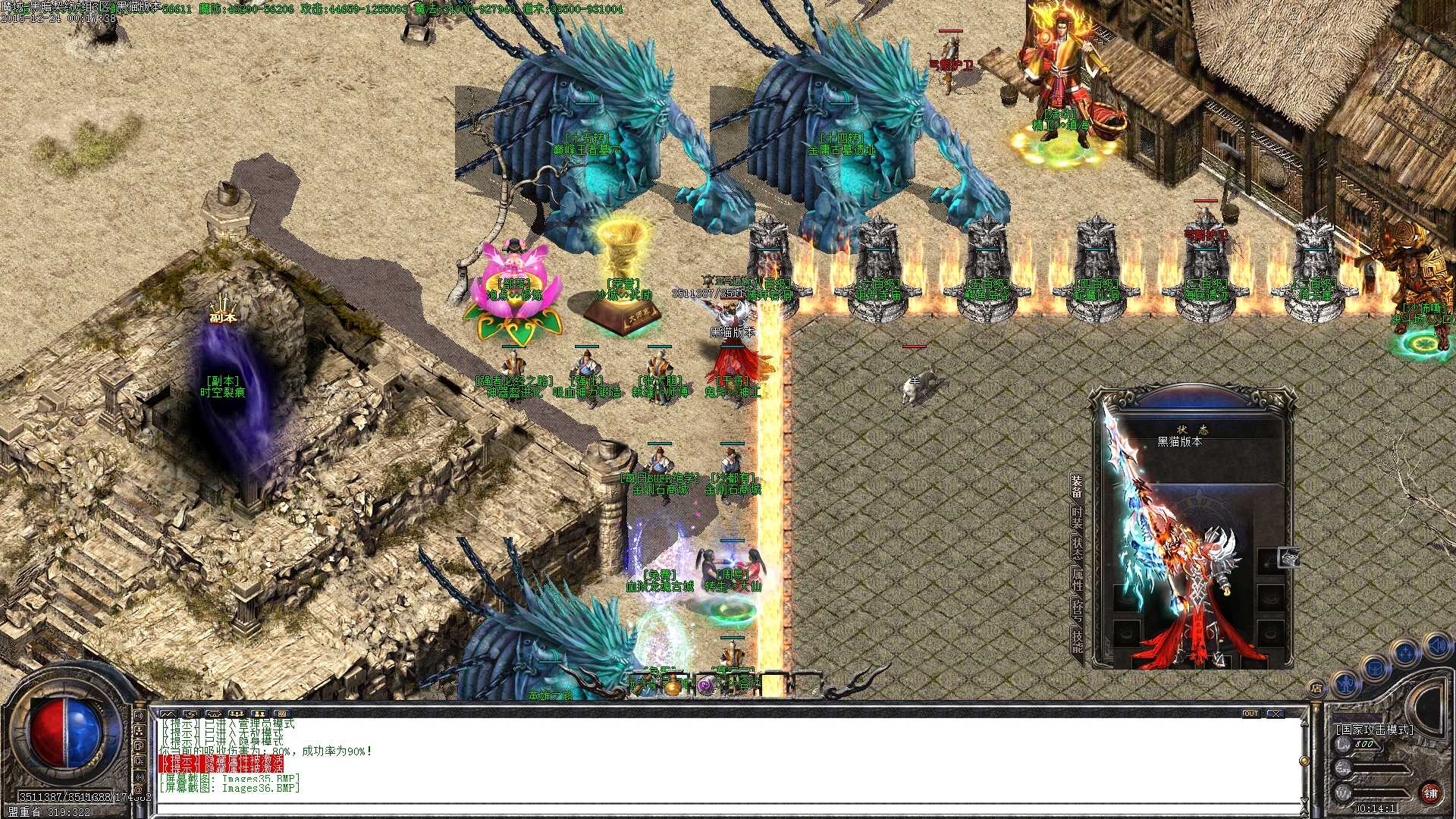Viewport: 1456px width, 819px height.
Task: Click OUT to collapse the chat window
Action: coord(1251,714)
